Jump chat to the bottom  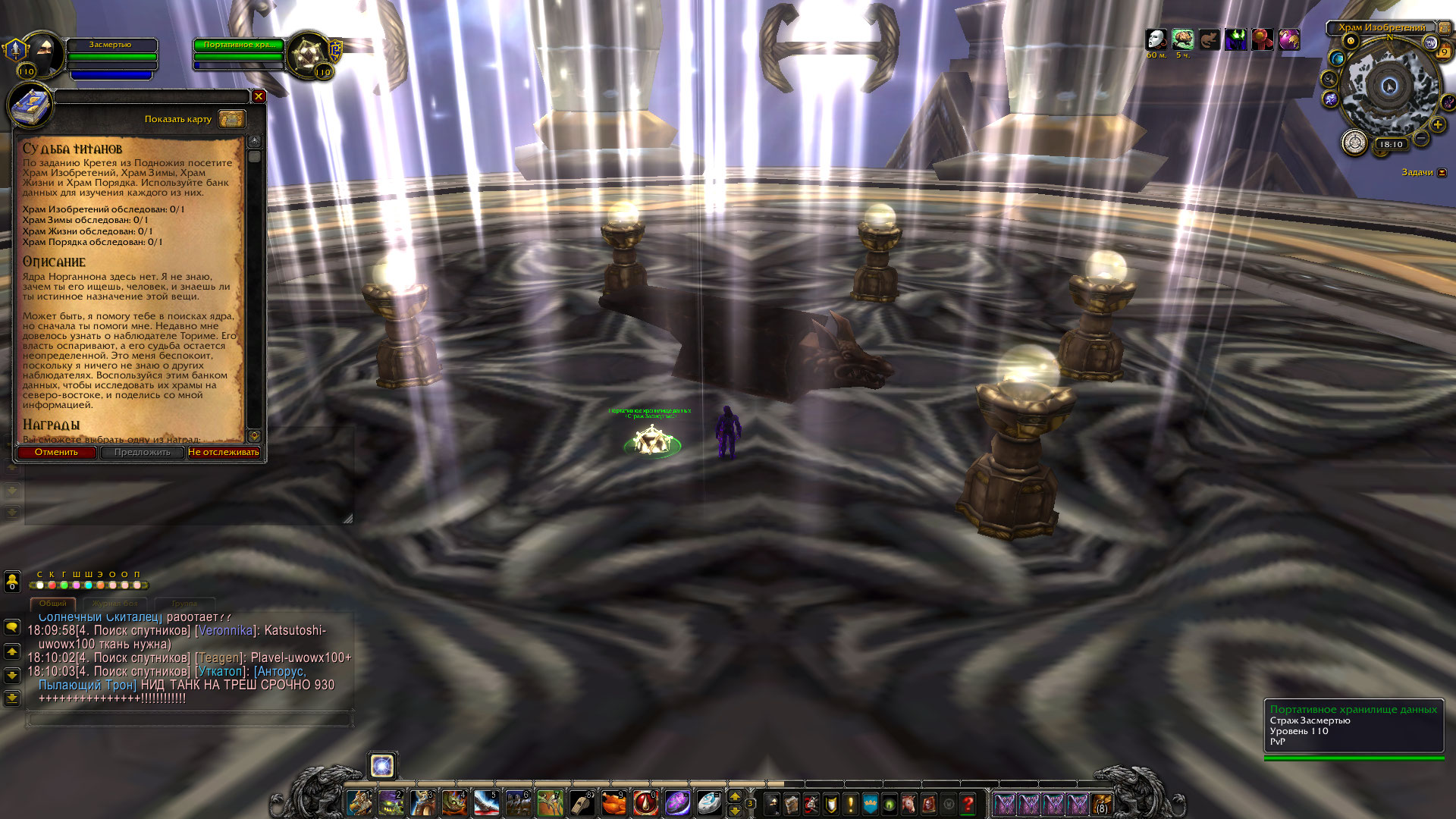(12, 698)
